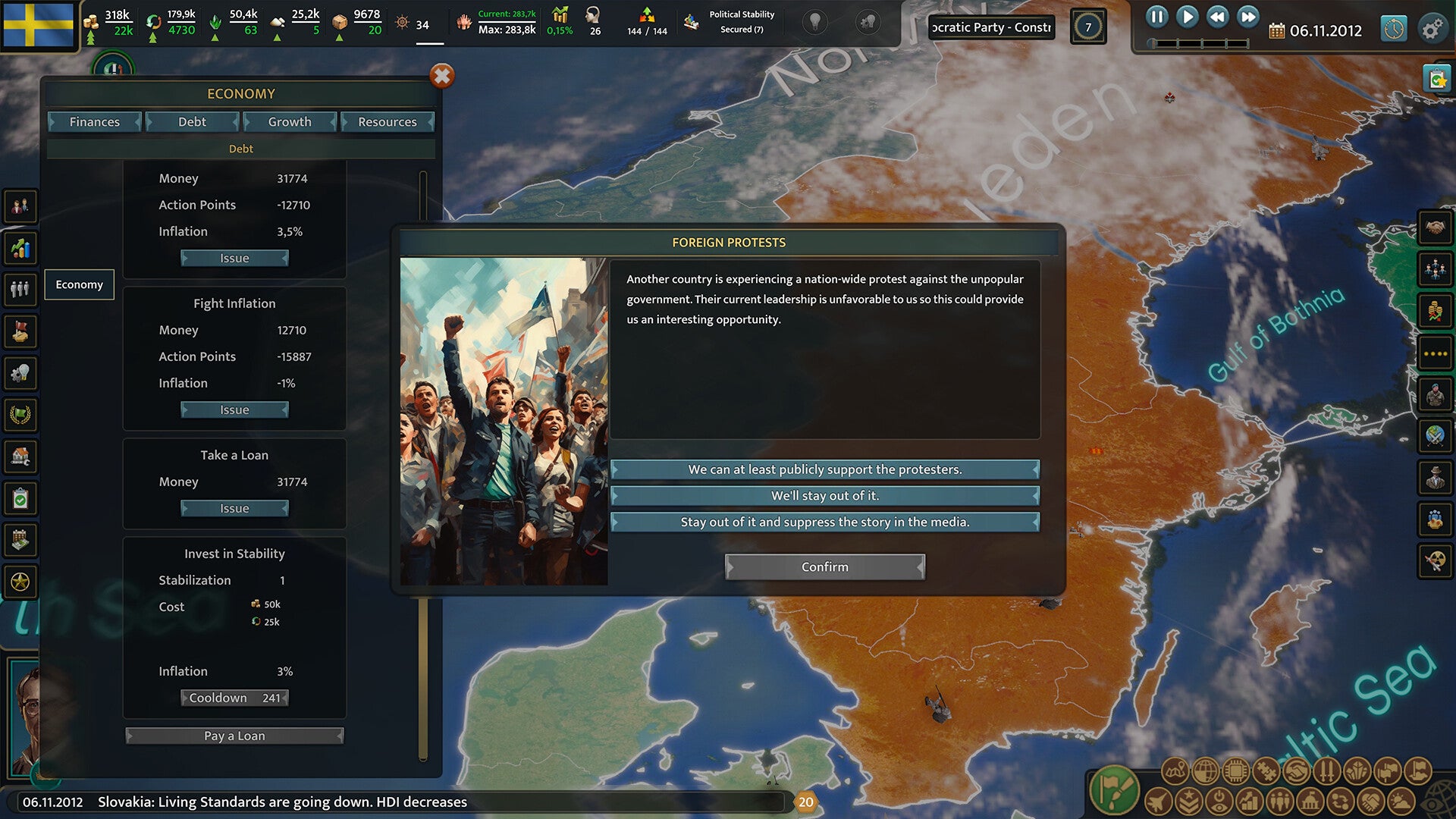Confirm the Foreign Protests decision
The image size is (1456, 819).
tap(825, 567)
